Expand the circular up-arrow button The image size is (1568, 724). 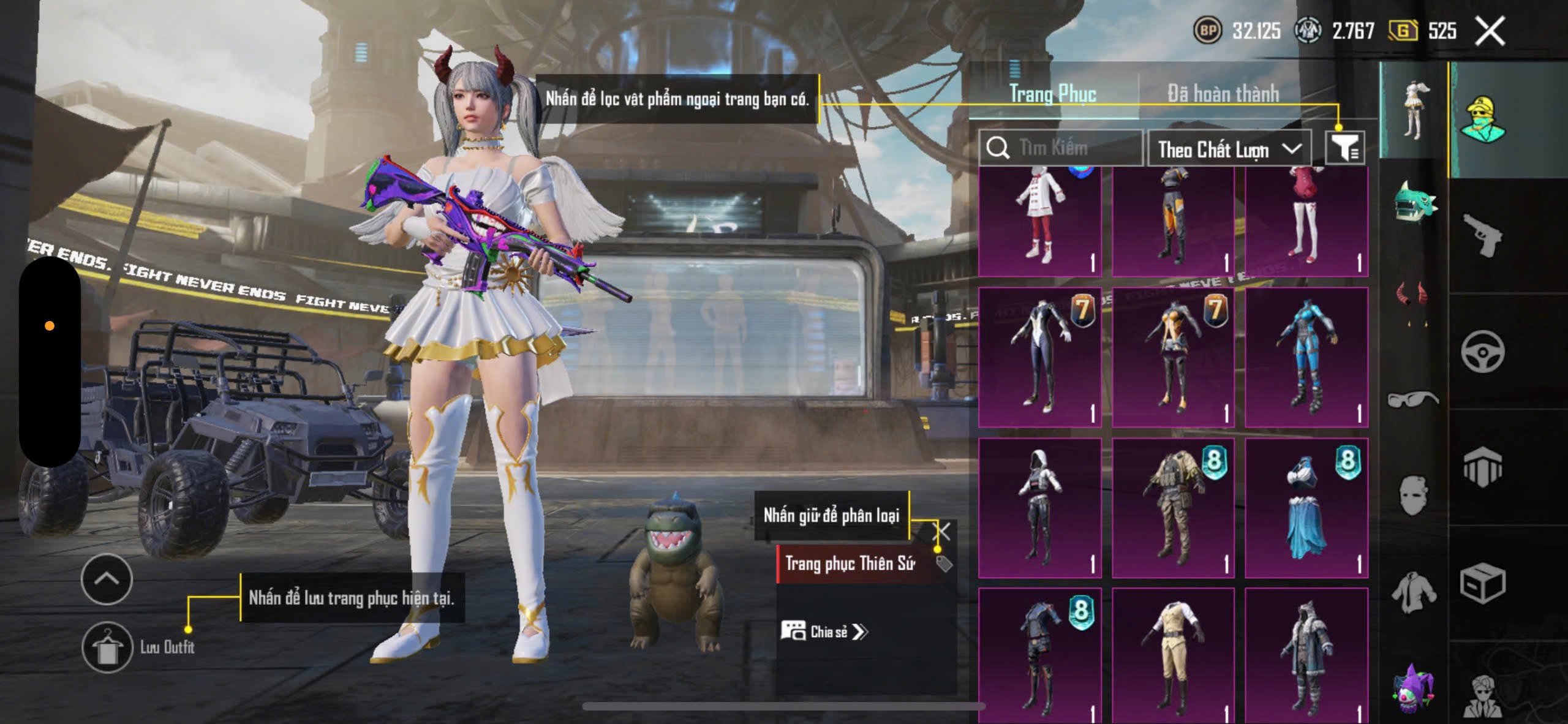coord(107,579)
